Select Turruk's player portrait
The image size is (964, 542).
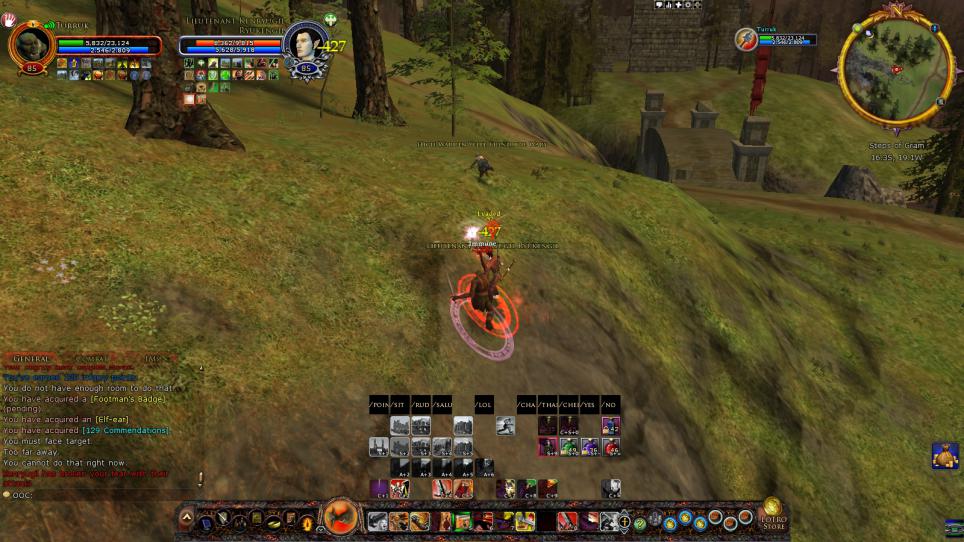point(31,45)
